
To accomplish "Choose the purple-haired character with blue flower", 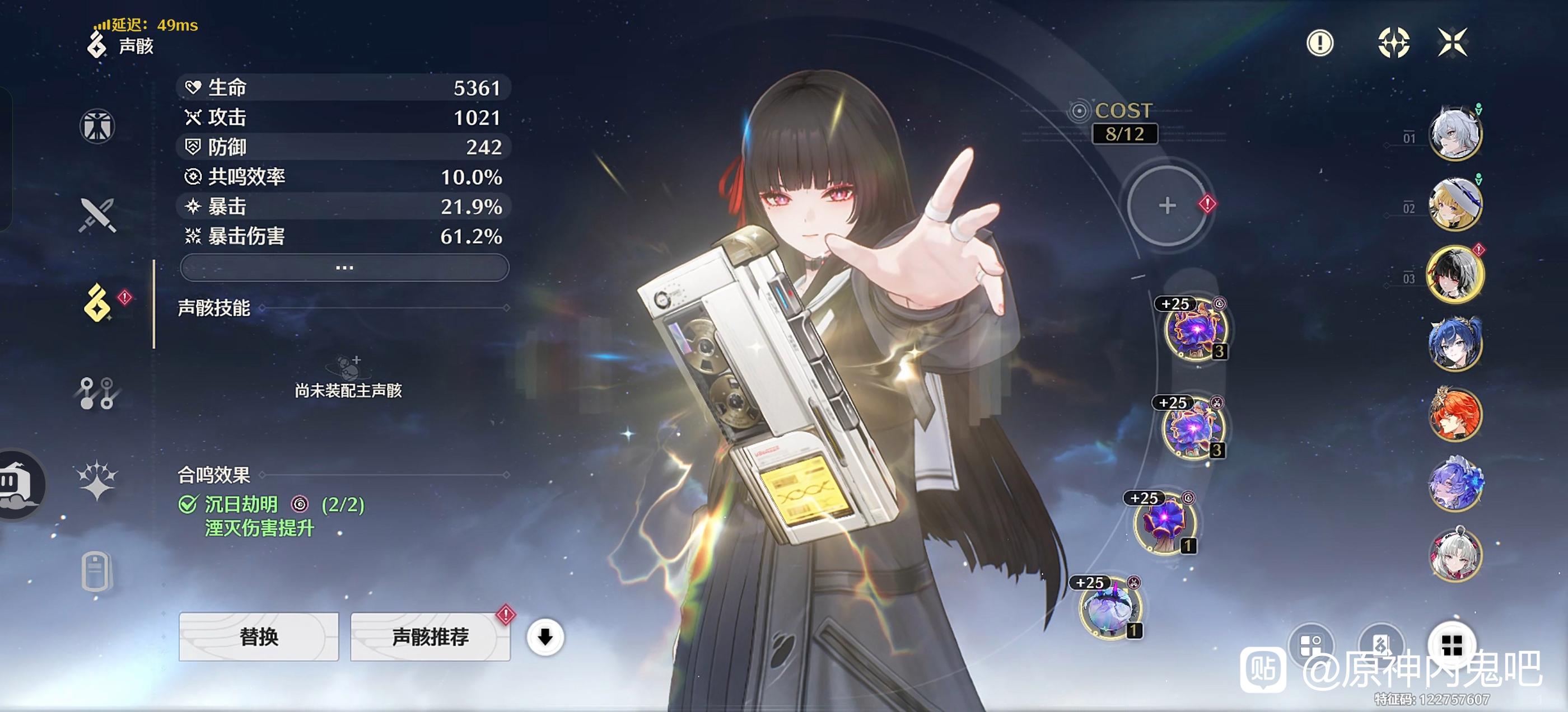I will pos(1455,485).
